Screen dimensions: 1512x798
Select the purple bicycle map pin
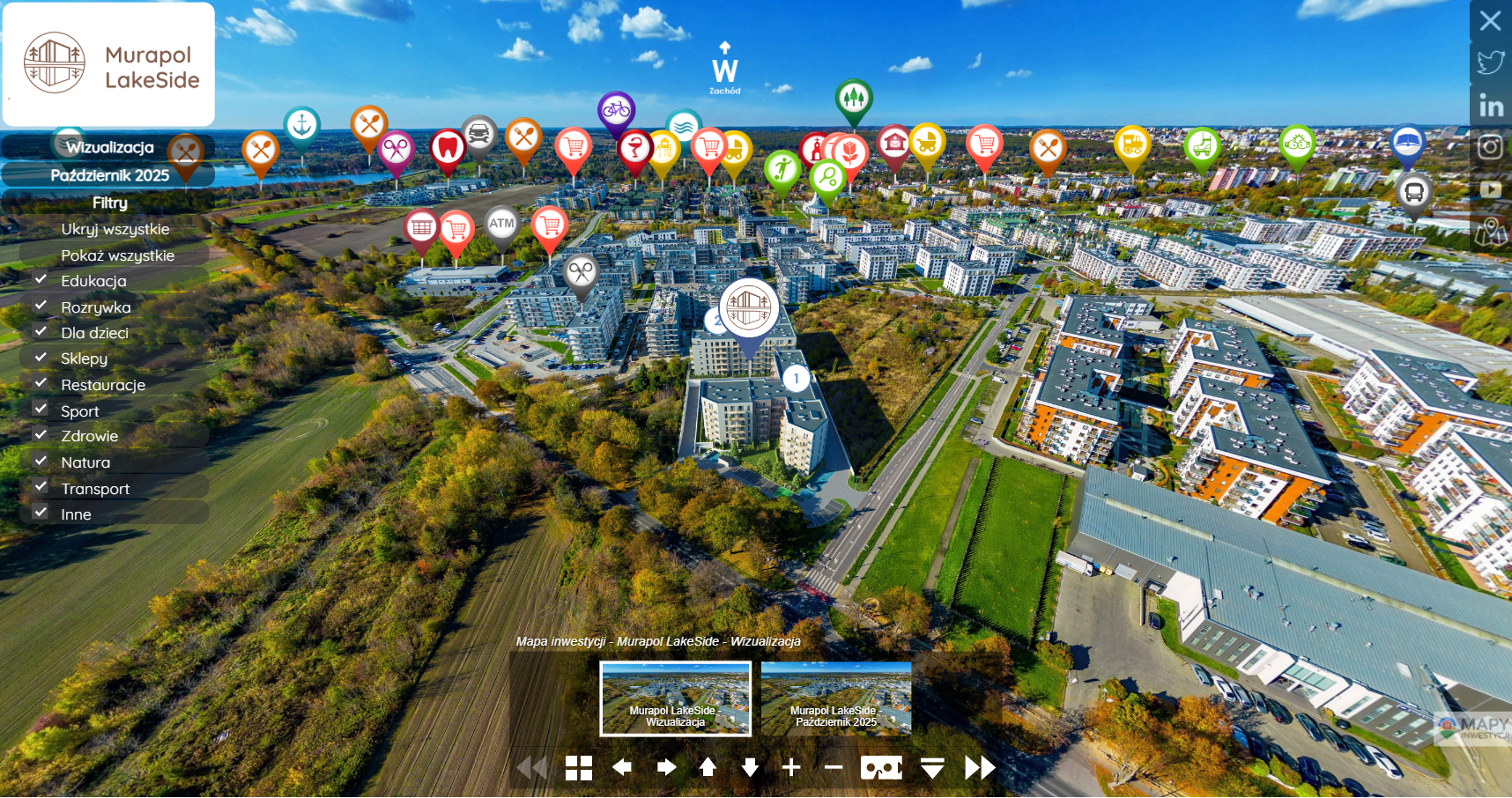click(617, 110)
